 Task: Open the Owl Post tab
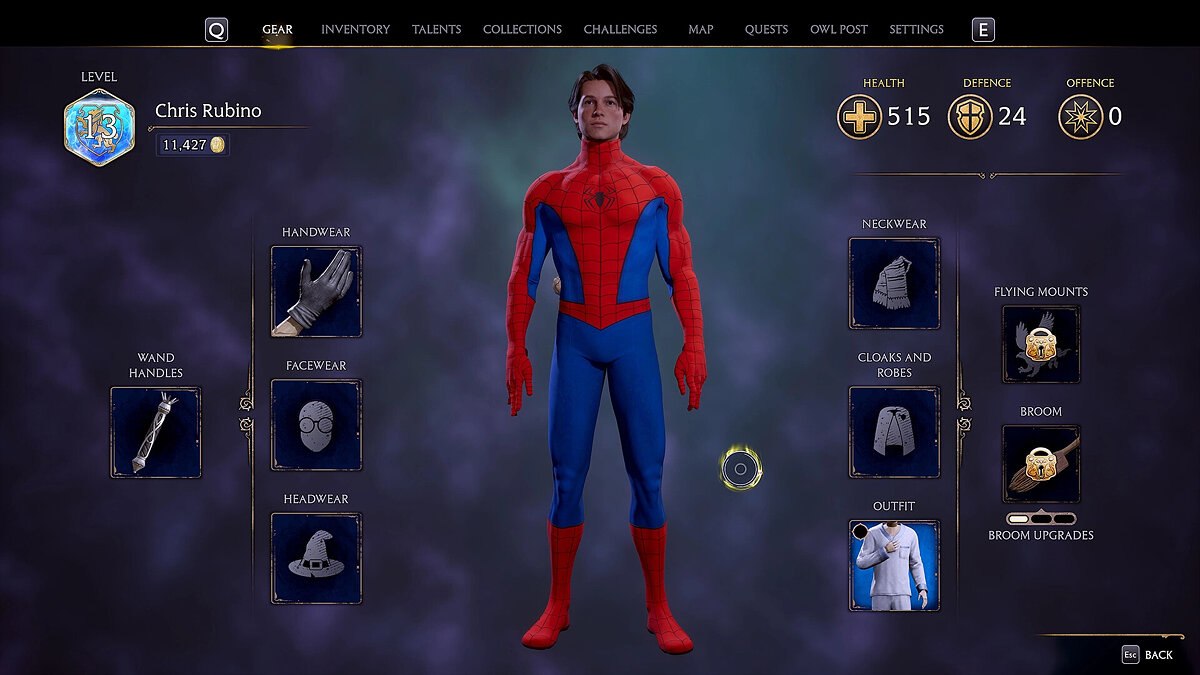pyautogui.click(x=839, y=30)
